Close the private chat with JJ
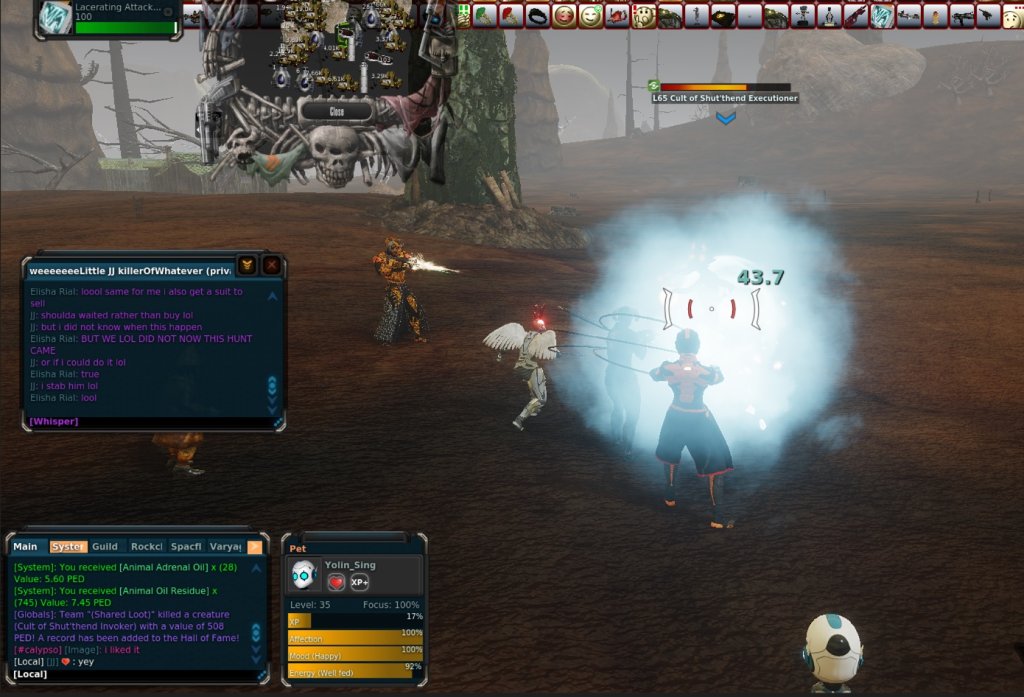This screenshot has width=1024, height=697. [x=271, y=265]
